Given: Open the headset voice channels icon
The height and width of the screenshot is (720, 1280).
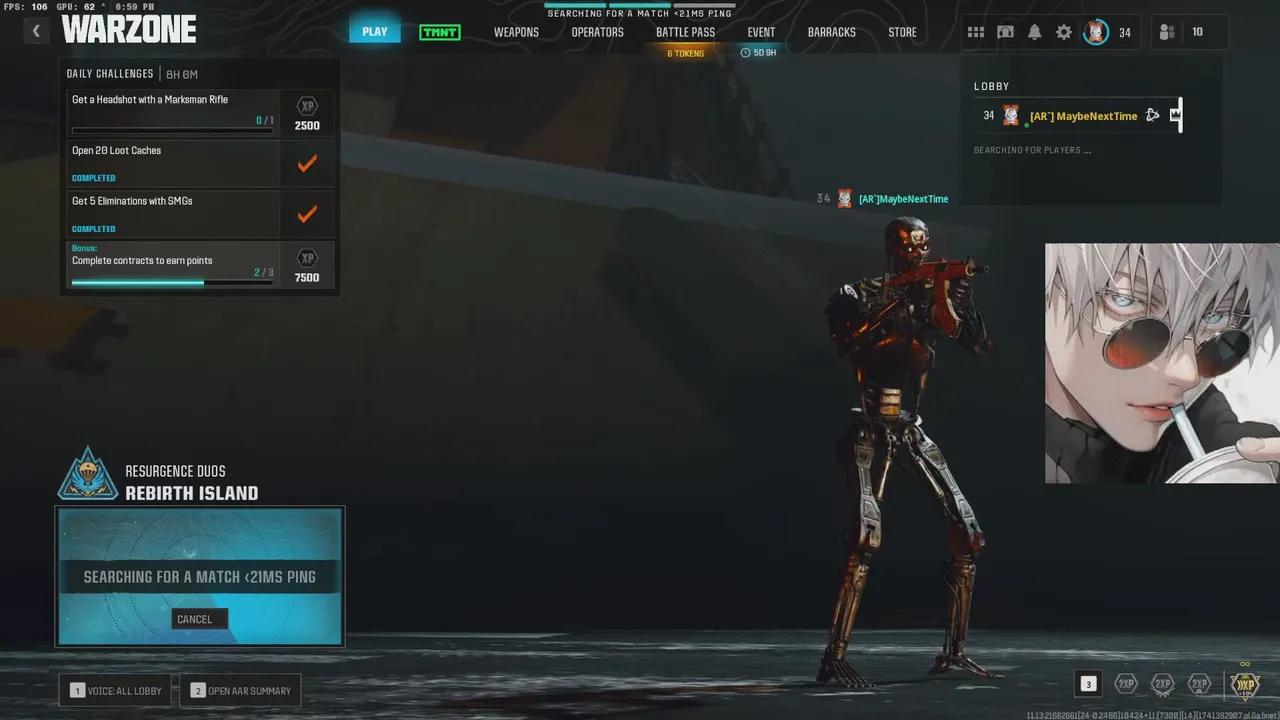Looking at the screenshot, I should 1005,32.
